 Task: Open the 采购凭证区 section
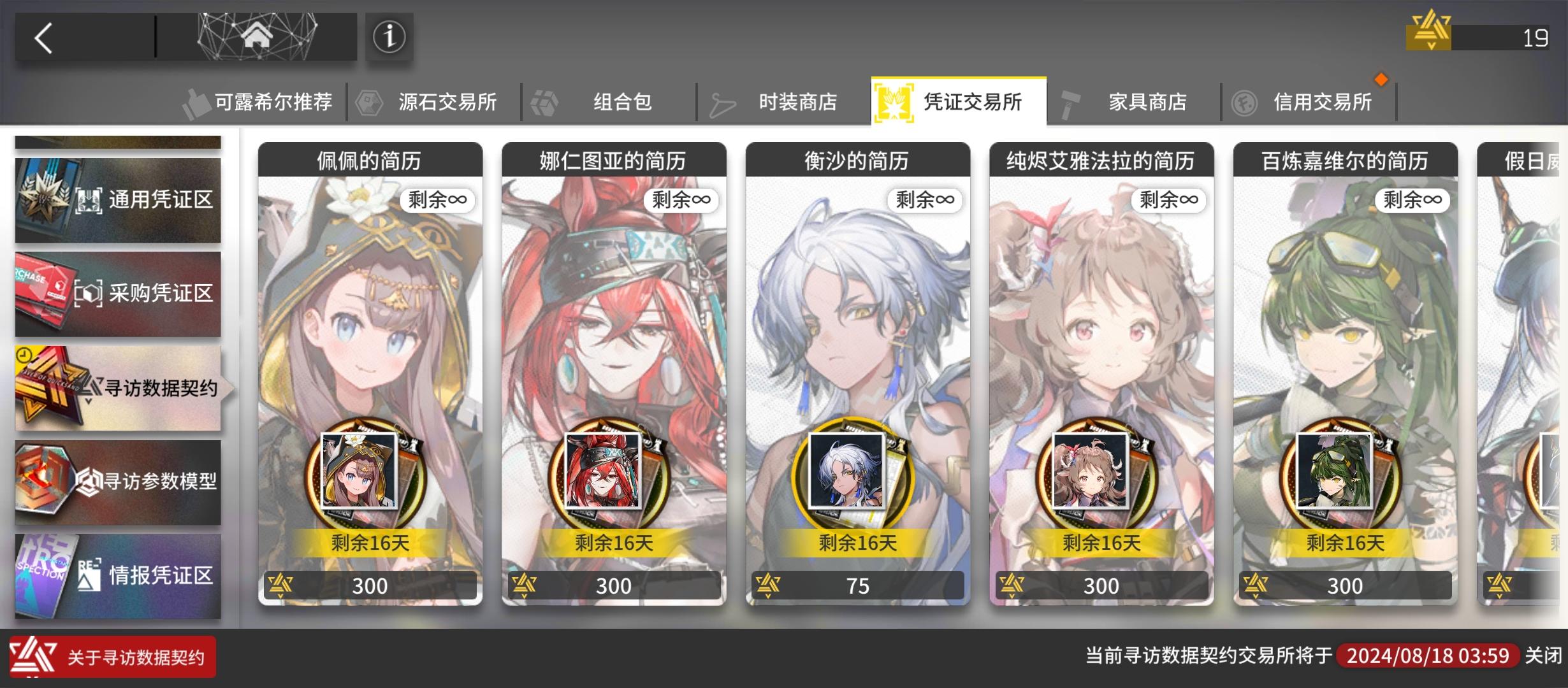[118, 293]
